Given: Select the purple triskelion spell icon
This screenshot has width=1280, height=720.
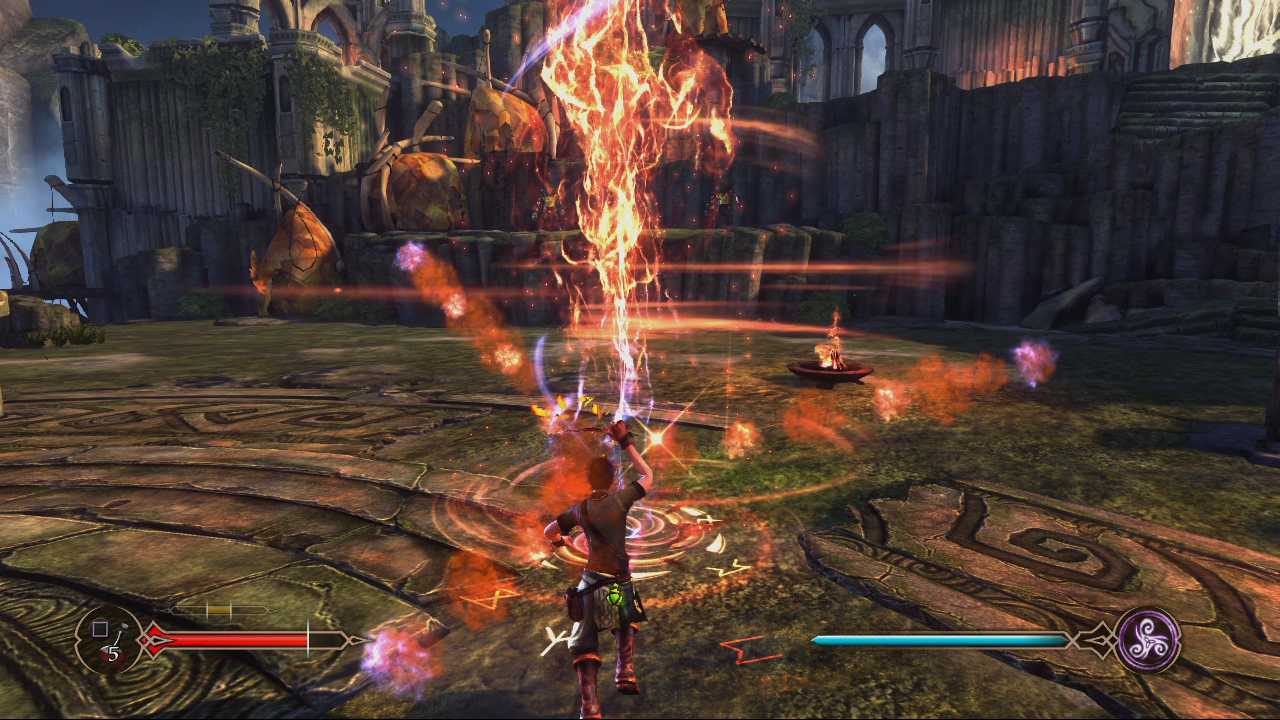Looking at the screenshot, I should click(x=1147, y=639).
